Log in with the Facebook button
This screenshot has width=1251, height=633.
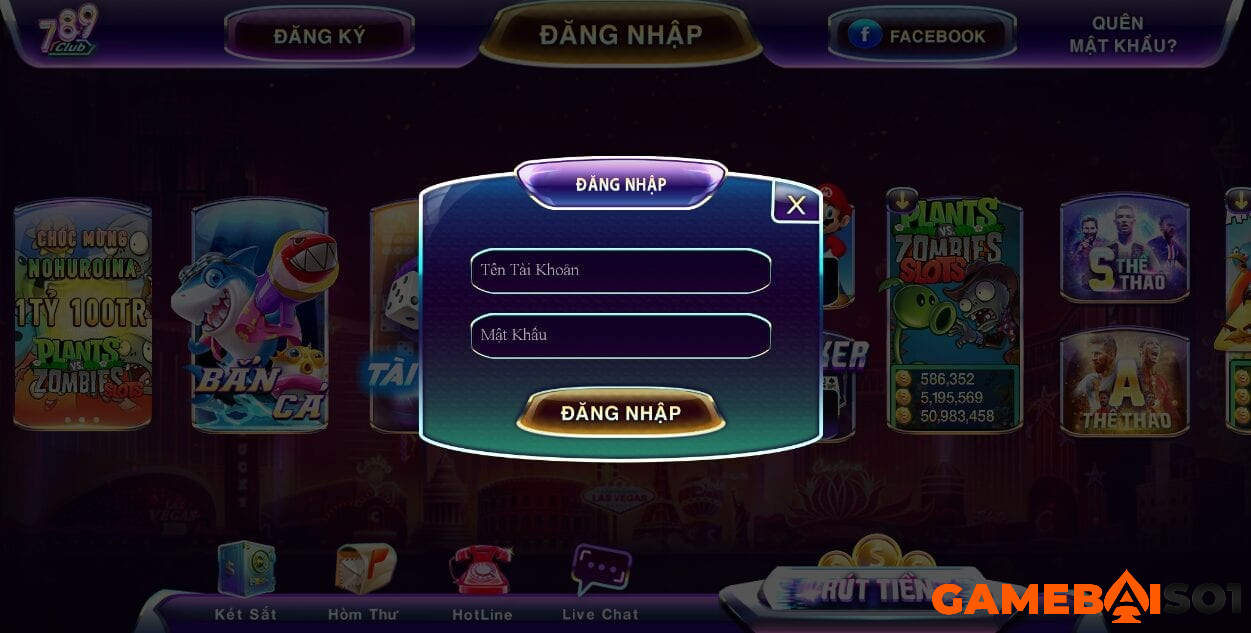921,36
